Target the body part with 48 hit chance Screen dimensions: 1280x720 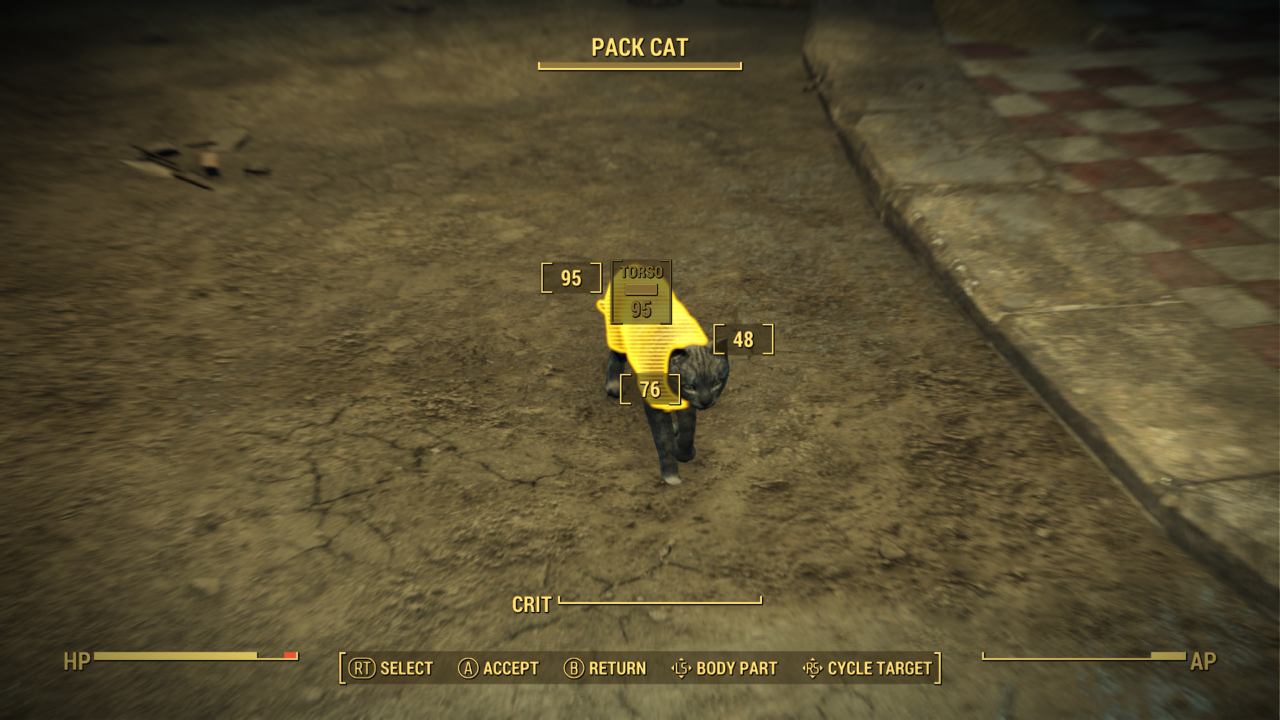[743, 339]
